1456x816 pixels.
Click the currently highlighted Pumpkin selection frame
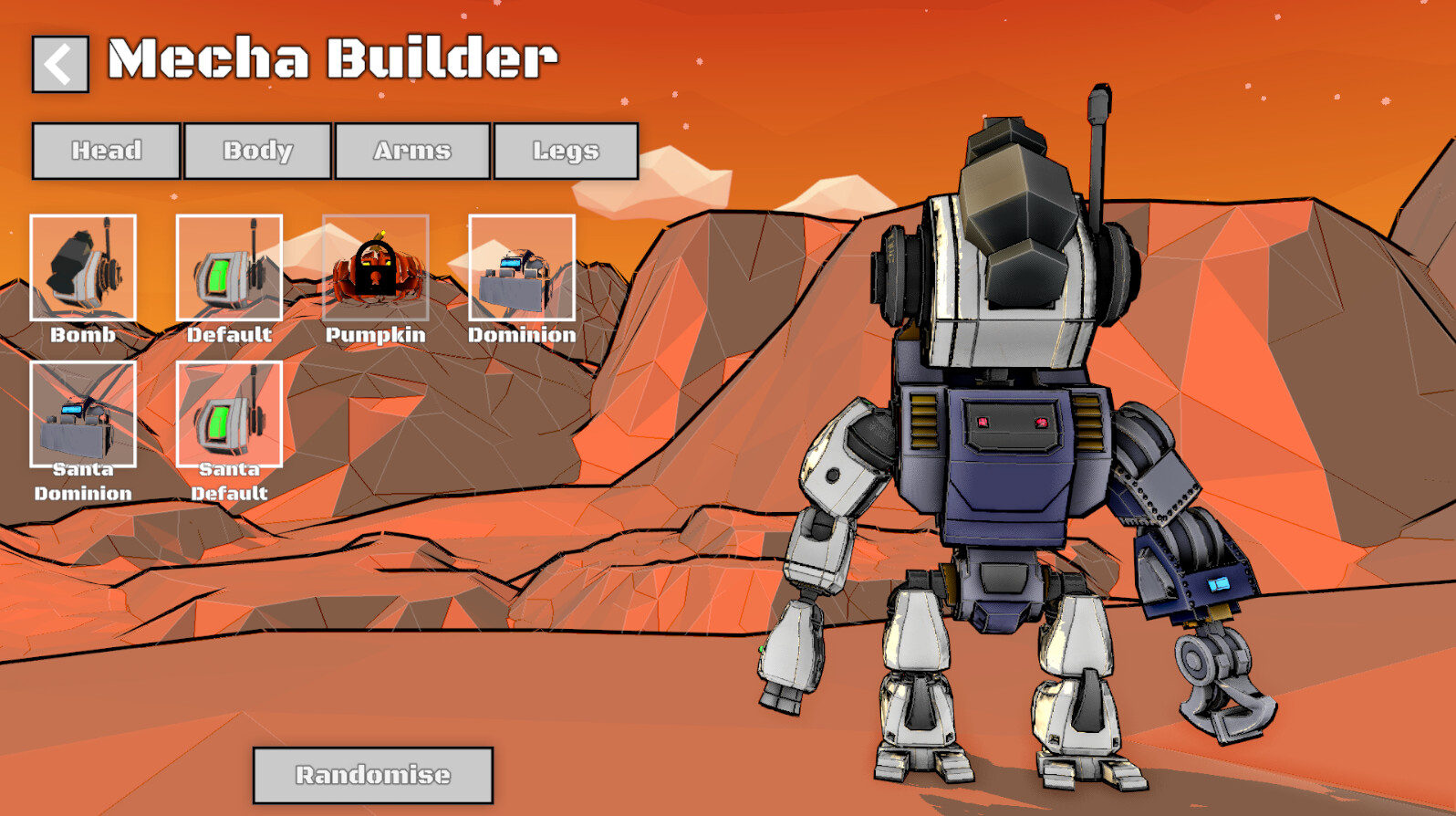click(x=375, y=267)
